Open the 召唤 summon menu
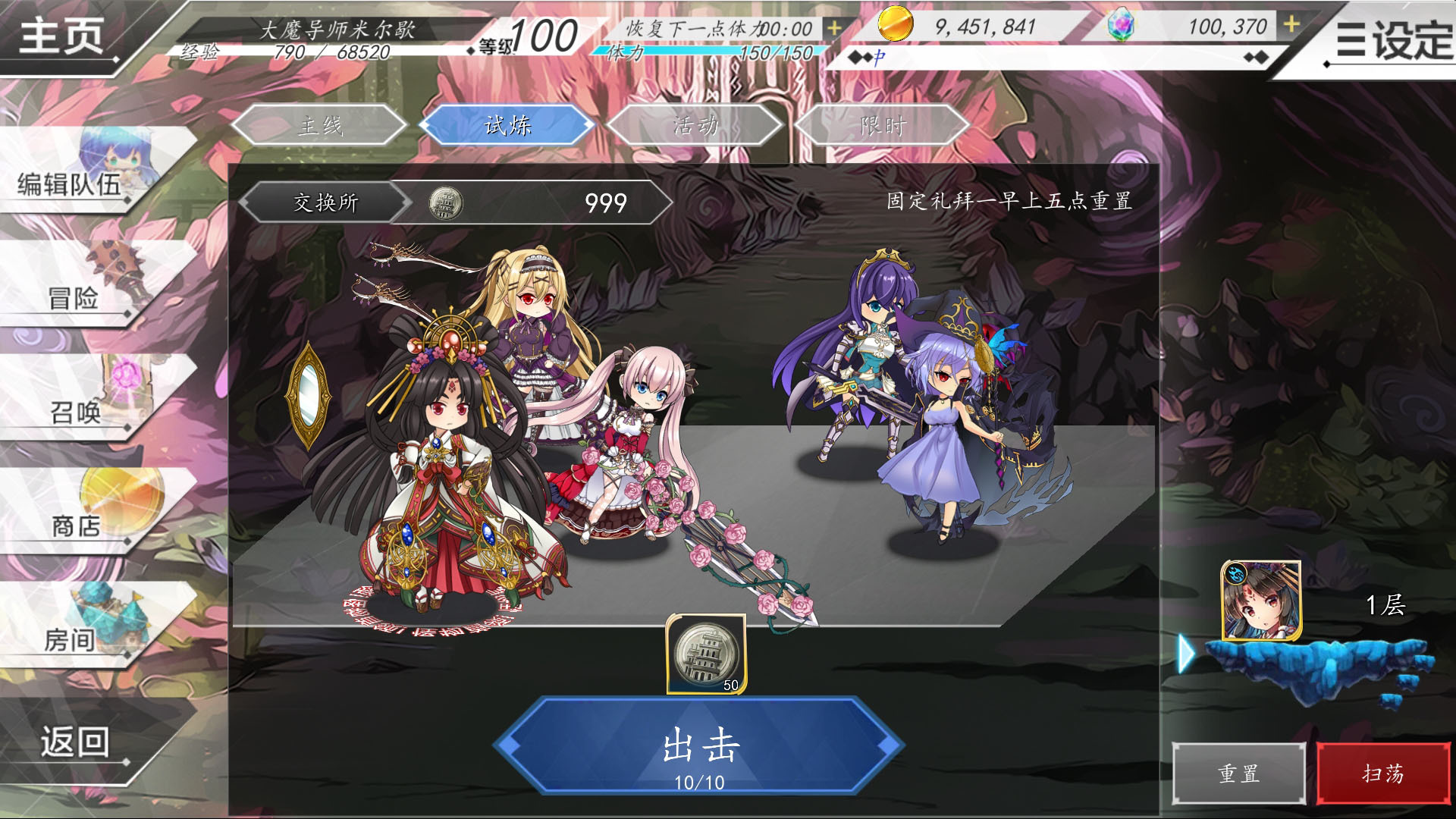Viewport: 1456px width, 819px height. [75, 412]
